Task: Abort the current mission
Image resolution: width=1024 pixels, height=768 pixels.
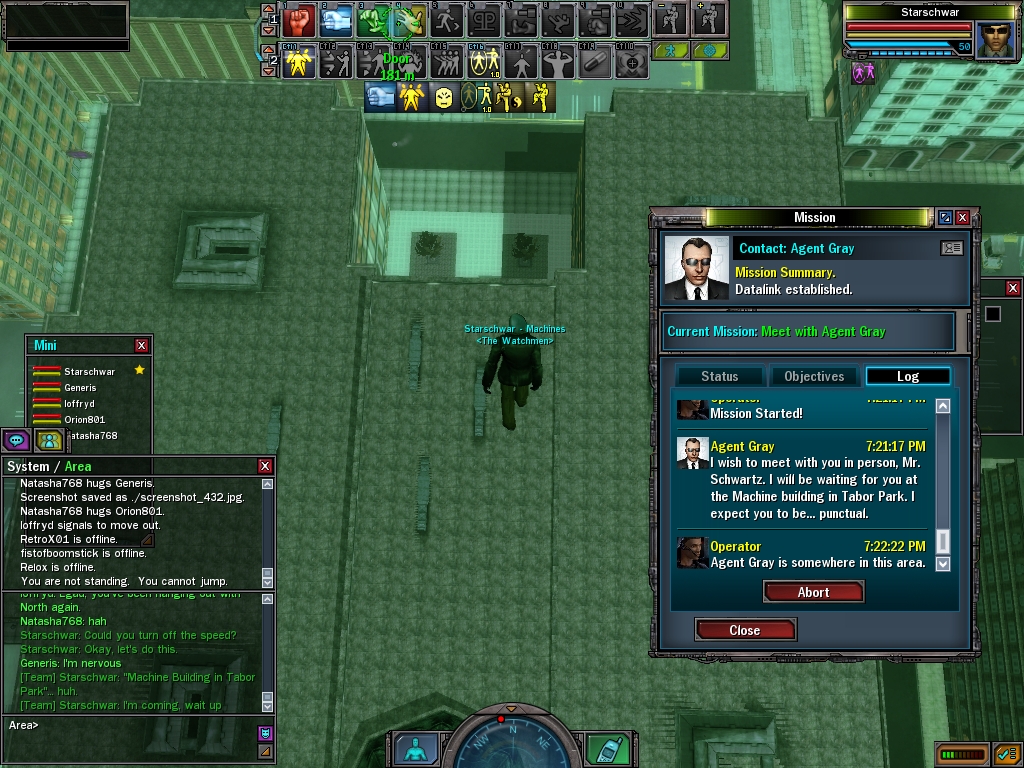Action: tap(813, 592)
